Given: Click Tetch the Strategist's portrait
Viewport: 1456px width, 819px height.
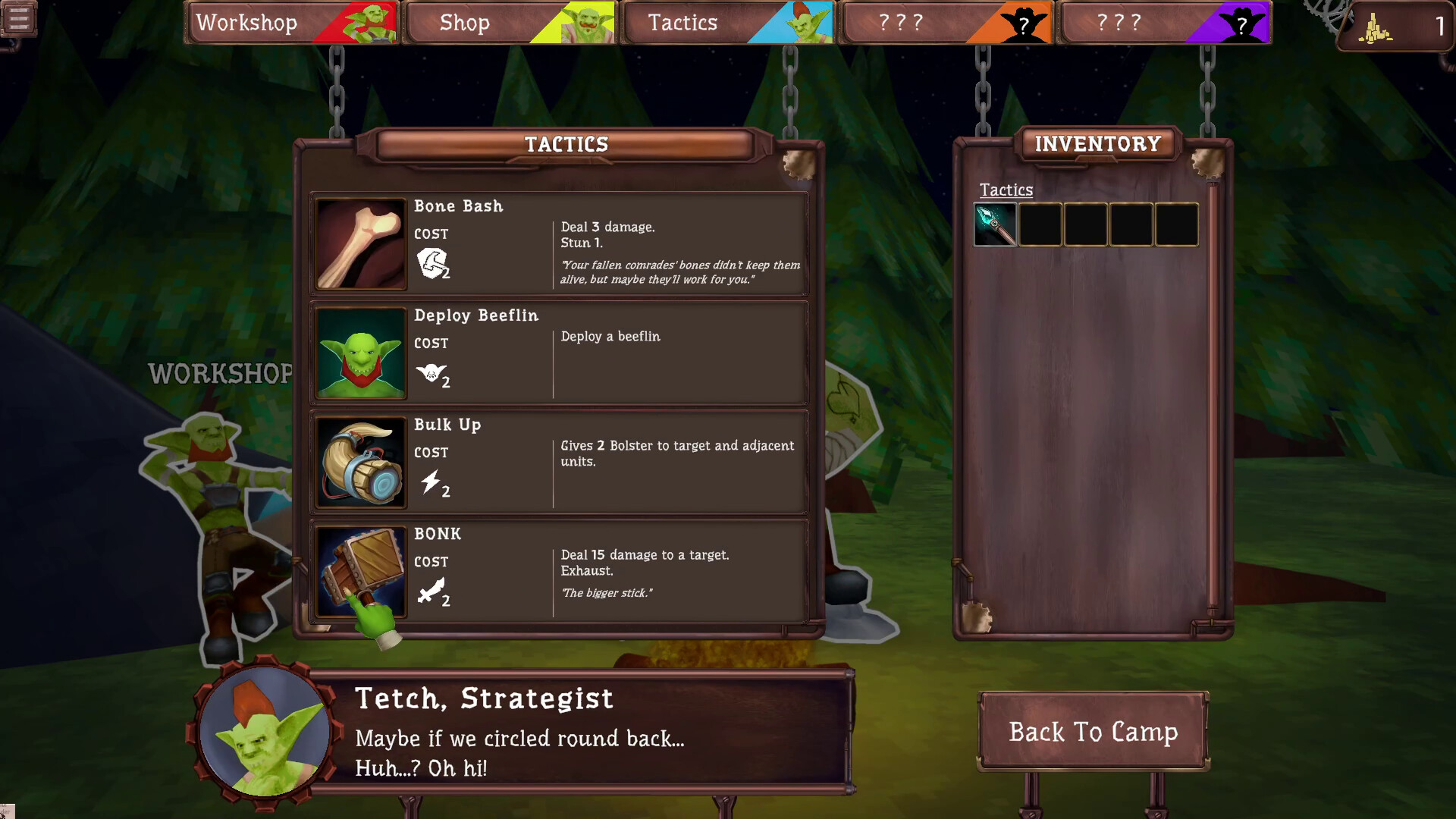Looking at the screenshot, I should (265, 732).
